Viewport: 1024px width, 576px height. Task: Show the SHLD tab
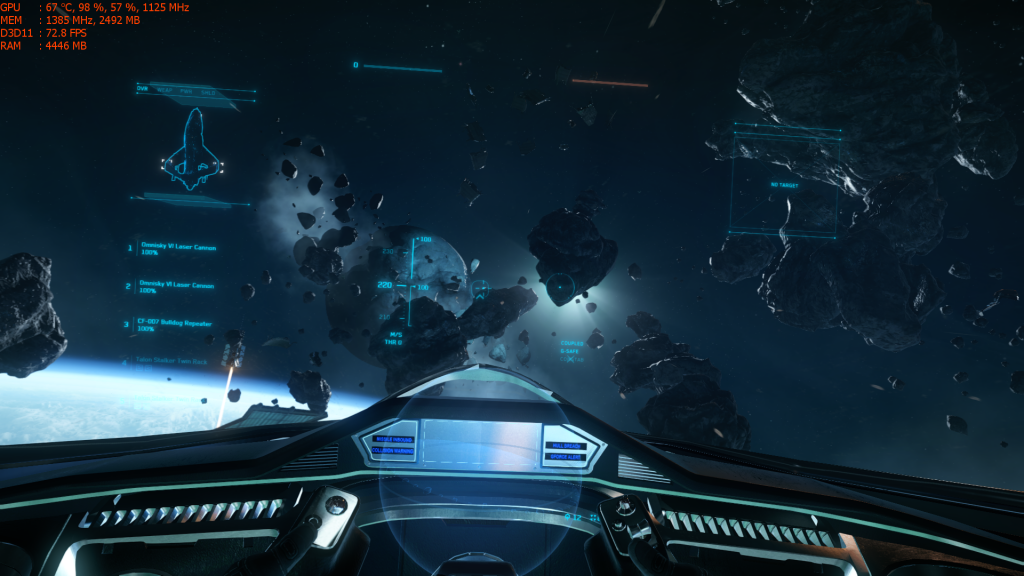208,90
